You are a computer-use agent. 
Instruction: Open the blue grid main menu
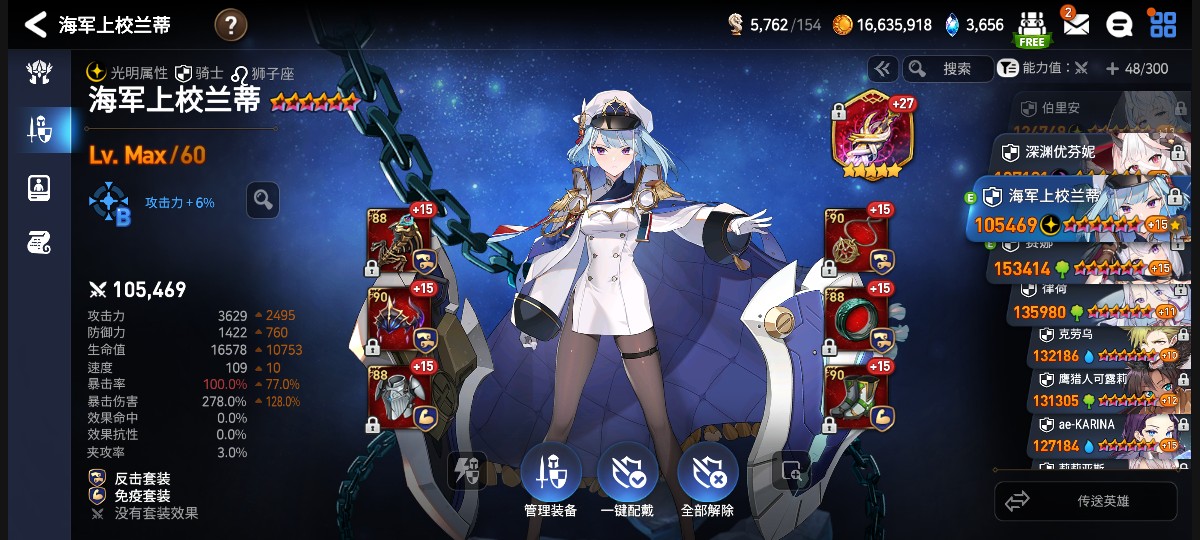pyautogui.click(x=1163, y=24)
